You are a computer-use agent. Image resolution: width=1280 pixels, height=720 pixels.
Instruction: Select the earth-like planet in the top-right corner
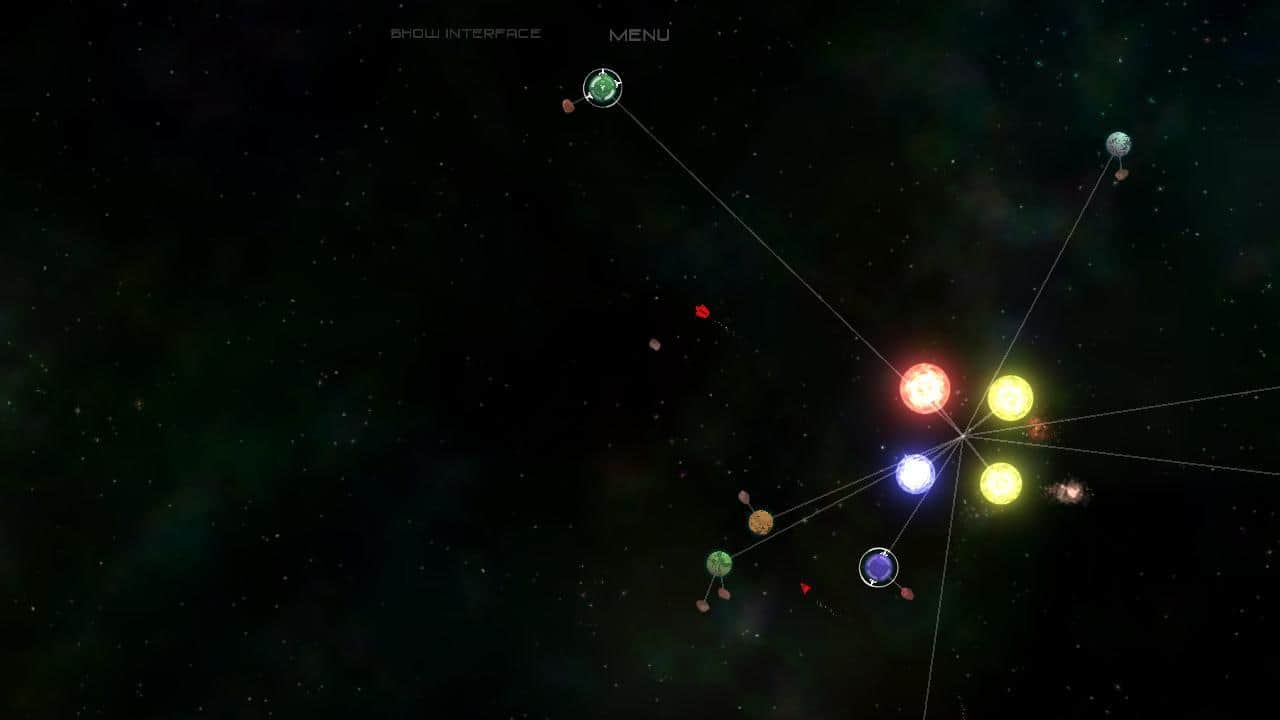pos(1118,141)
